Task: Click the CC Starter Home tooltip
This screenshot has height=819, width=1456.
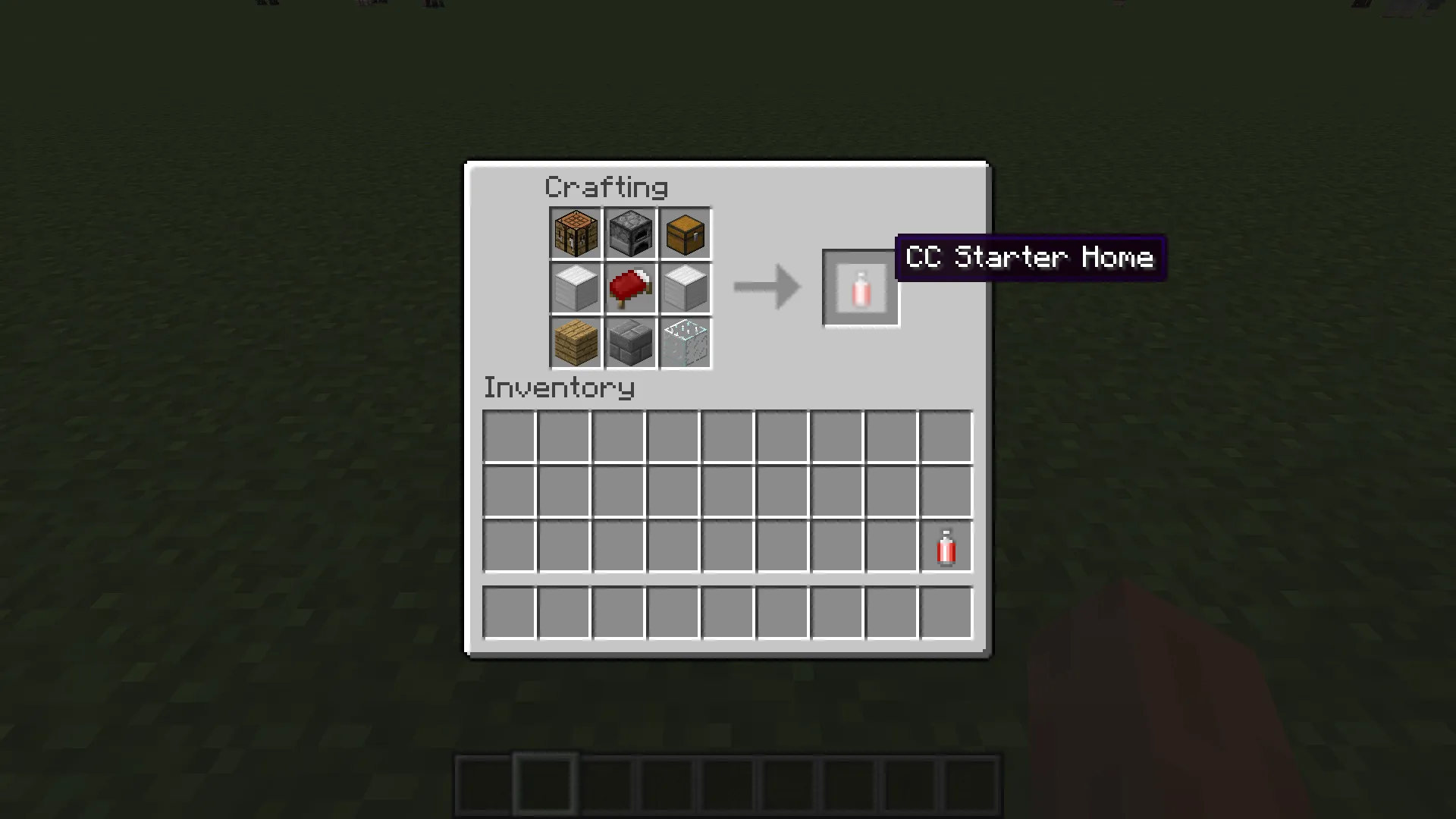Action: [1030, 259]
